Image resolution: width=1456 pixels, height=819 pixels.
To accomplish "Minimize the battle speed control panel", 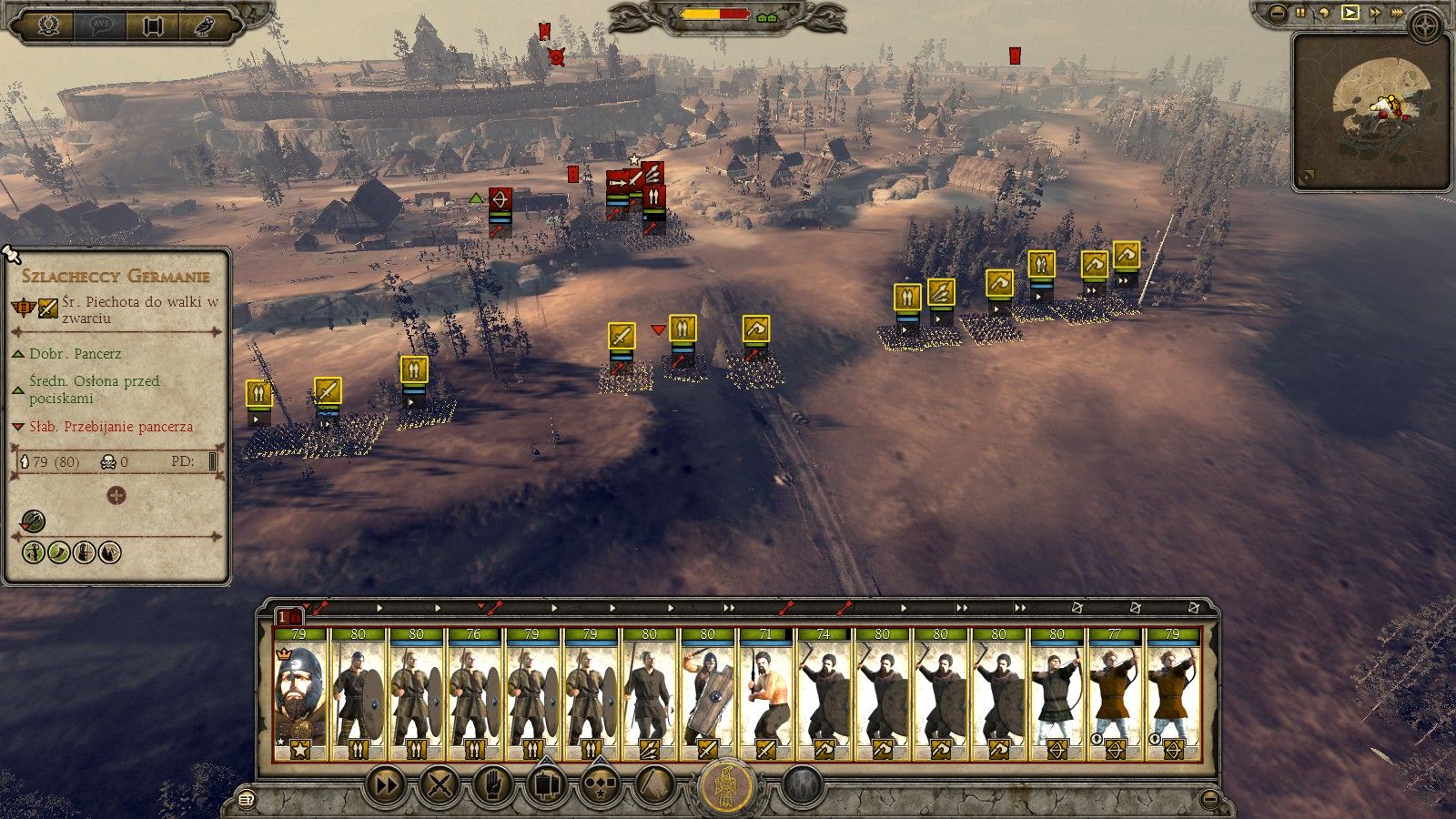I will pos(1277,12).
